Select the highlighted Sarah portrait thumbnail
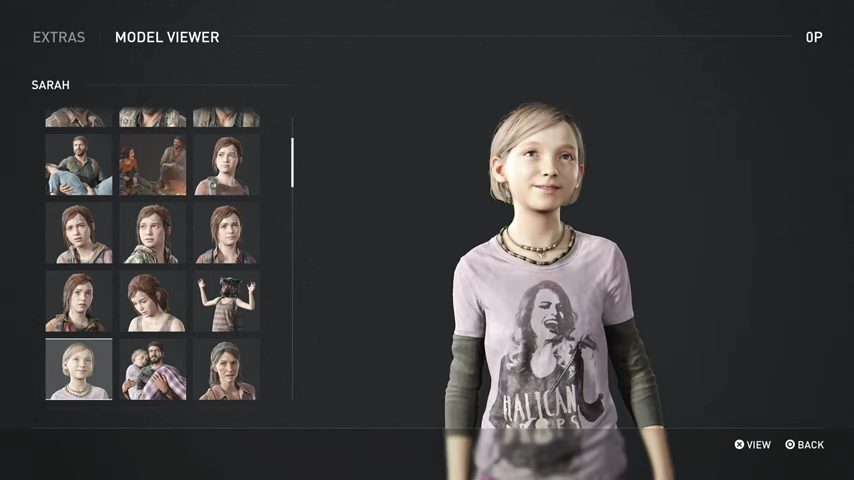Screen dimensions: 854x480 (79, 369)
